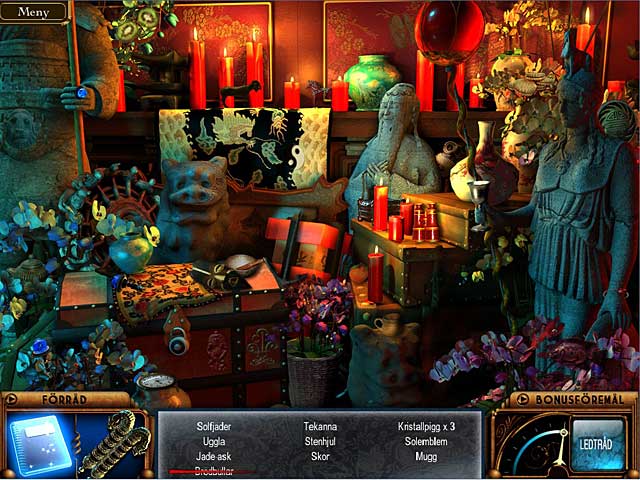Choose Stenhjul in the object list
The image size is (640, 480).
click(320, 441)
